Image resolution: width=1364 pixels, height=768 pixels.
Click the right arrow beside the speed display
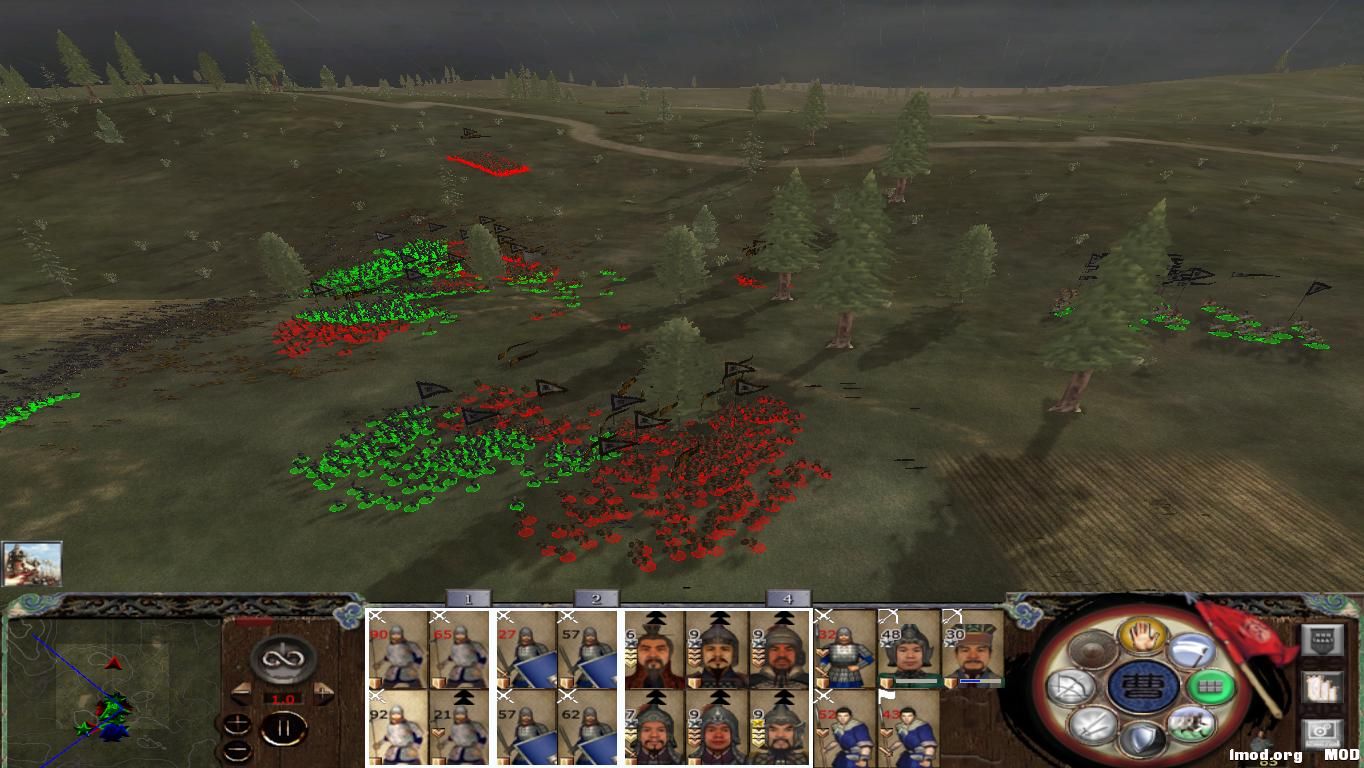[x=323, y=692]
